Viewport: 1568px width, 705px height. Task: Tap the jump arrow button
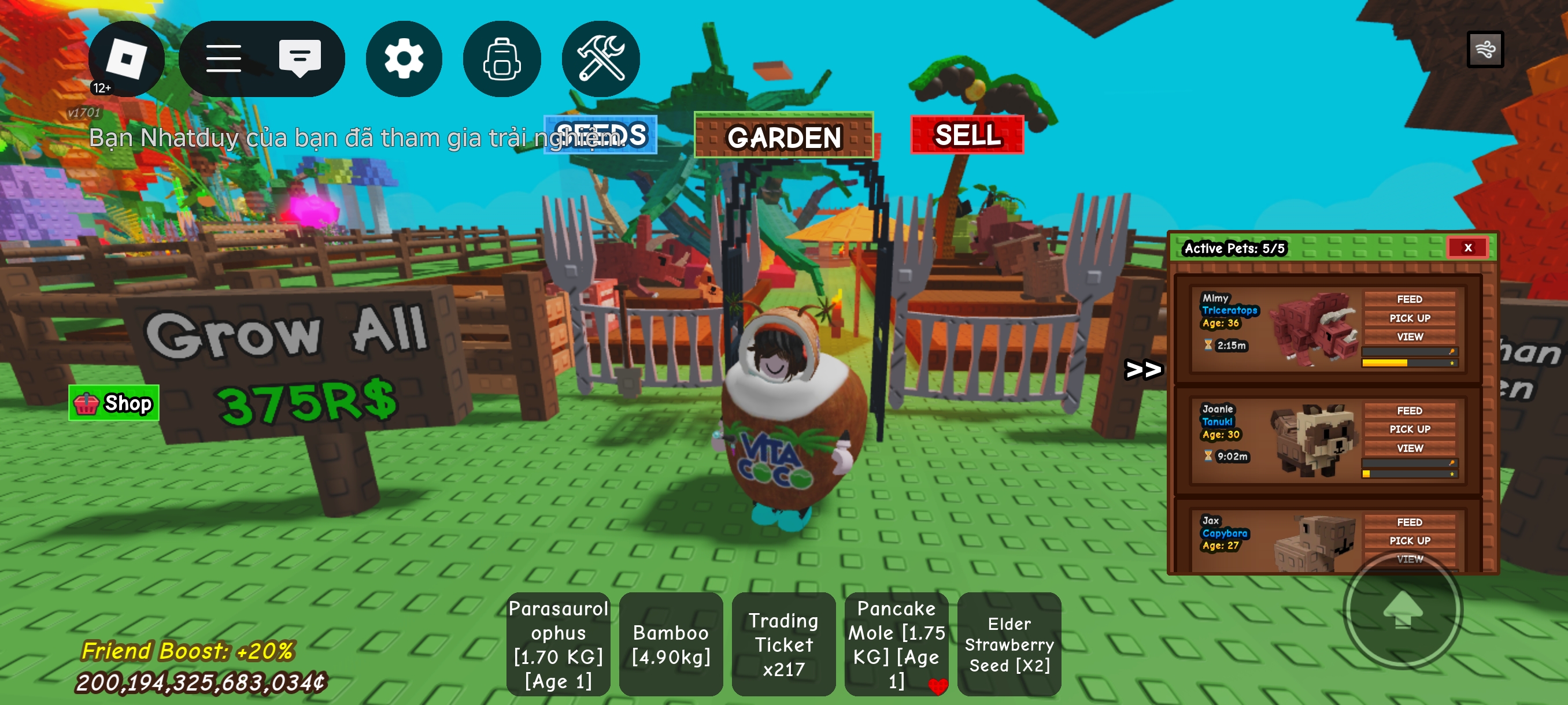click(x=1403, y=609)
